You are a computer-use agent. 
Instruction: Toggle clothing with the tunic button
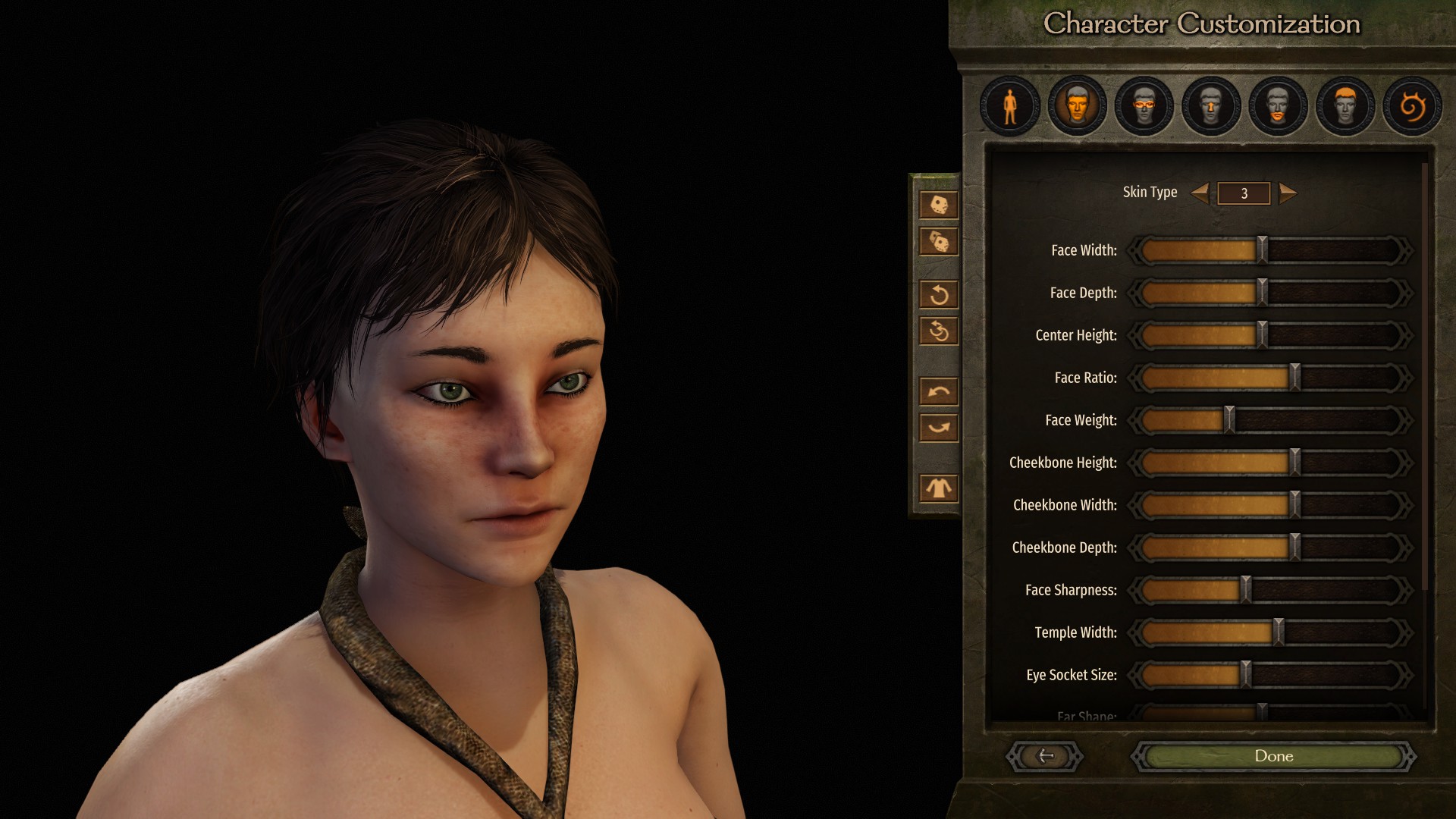[939, 488]
